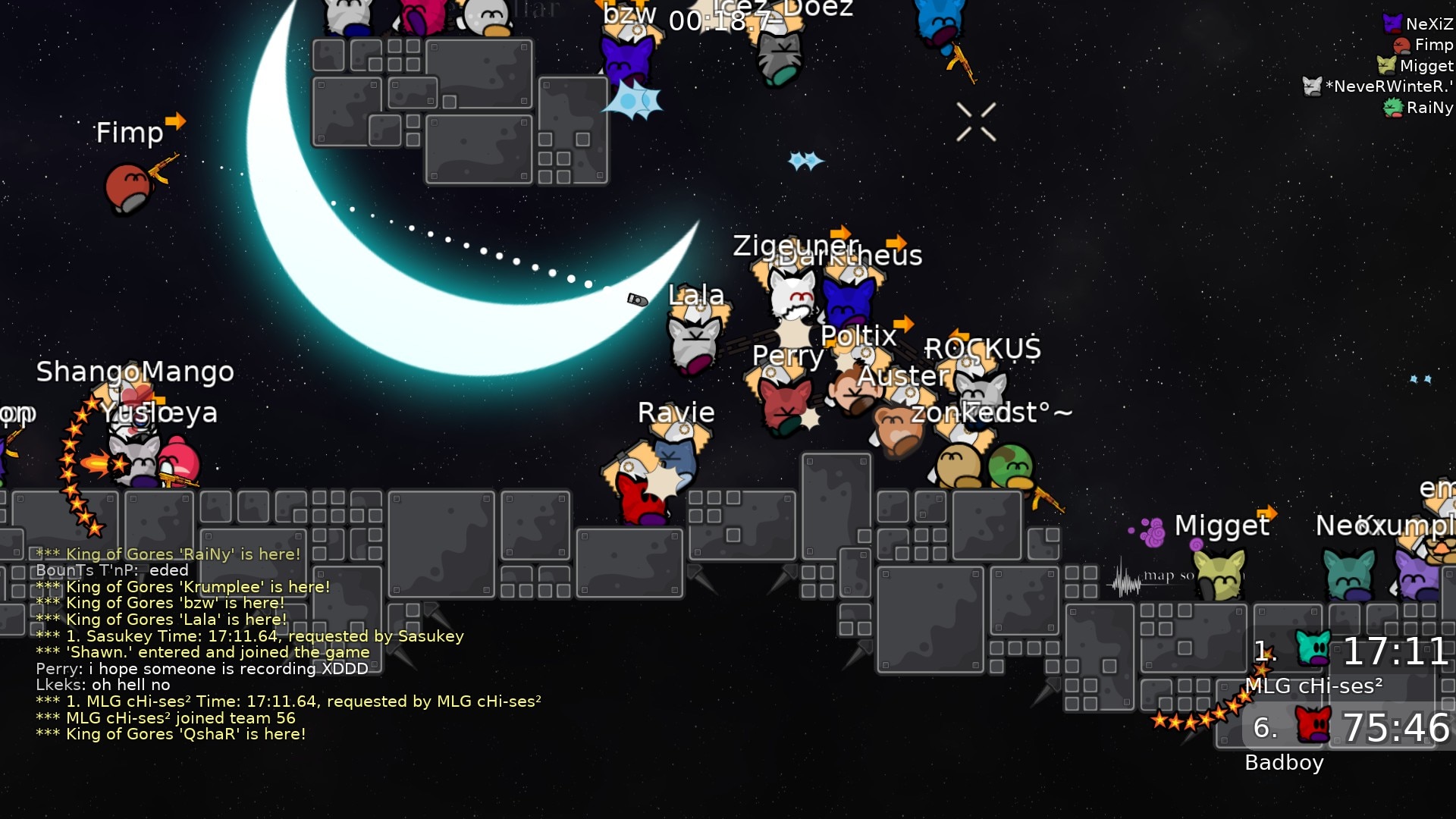The image size is (1456, 819).
Task: Click the Lkeks 'oh hell no' chat line
Action: (103, 686)
